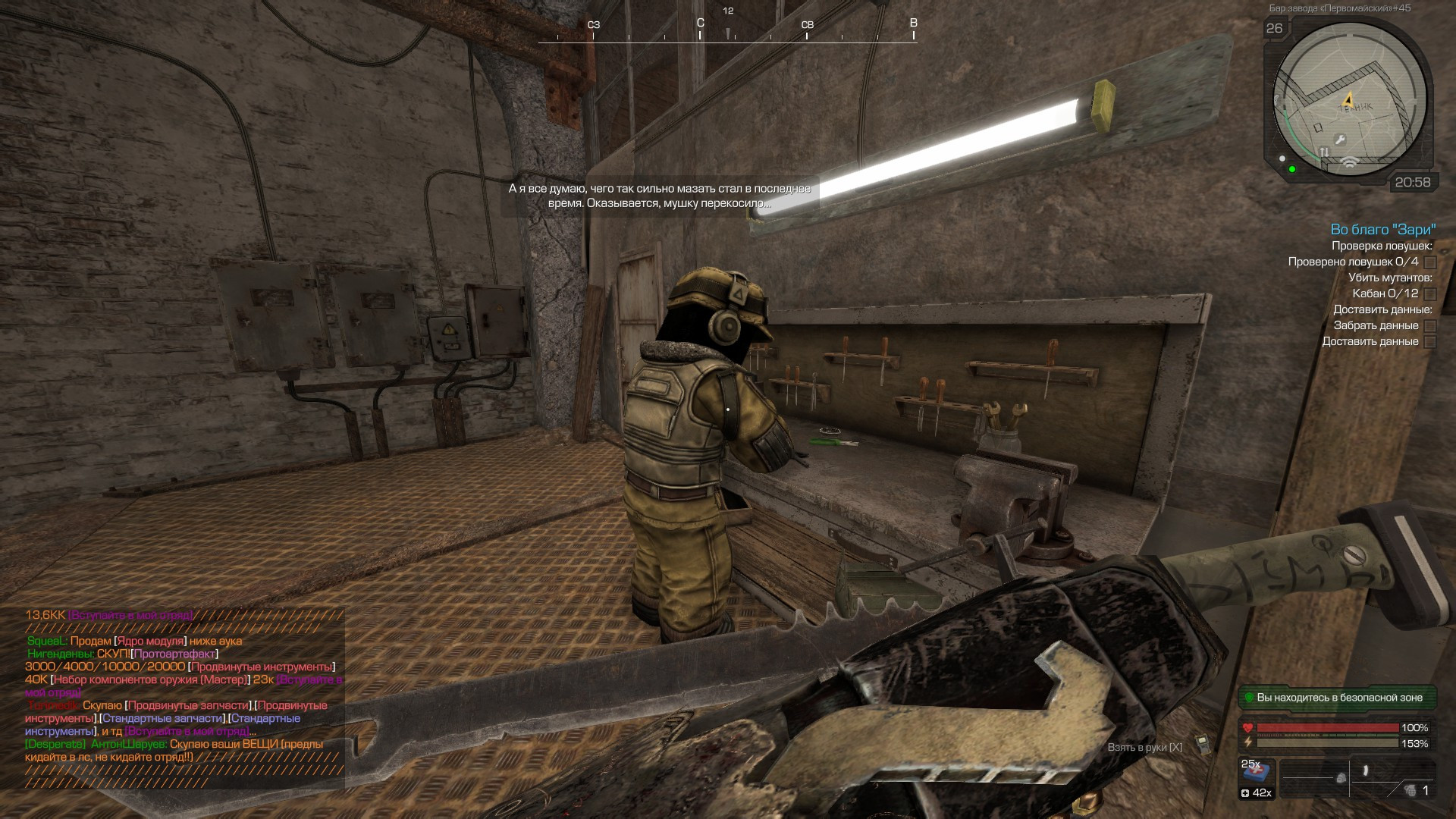
Task: Click the yellow player arrow on minimap
Action: point(1348,99)
